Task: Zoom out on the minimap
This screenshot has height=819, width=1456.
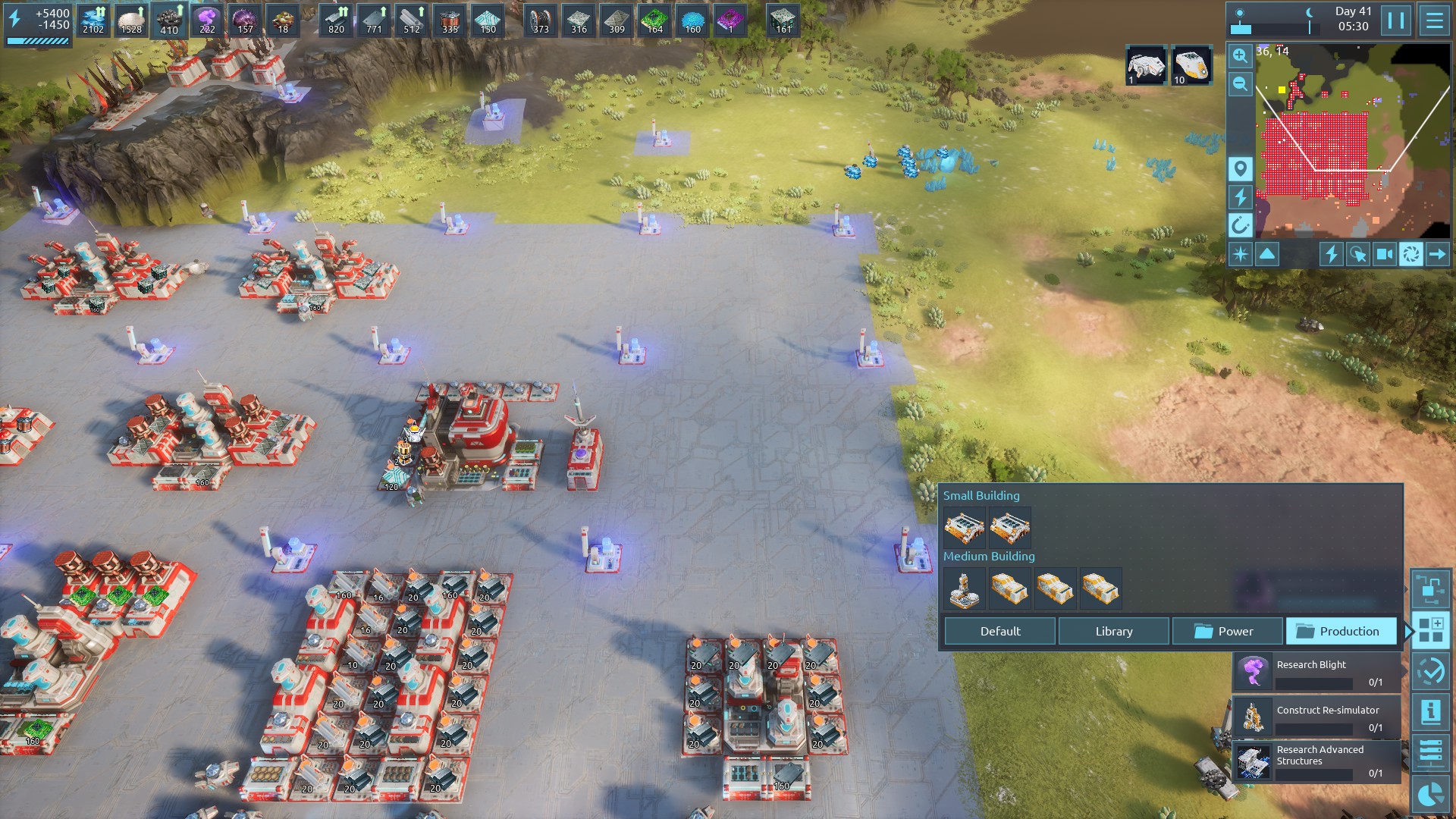Action: [x=1240, y=84]
